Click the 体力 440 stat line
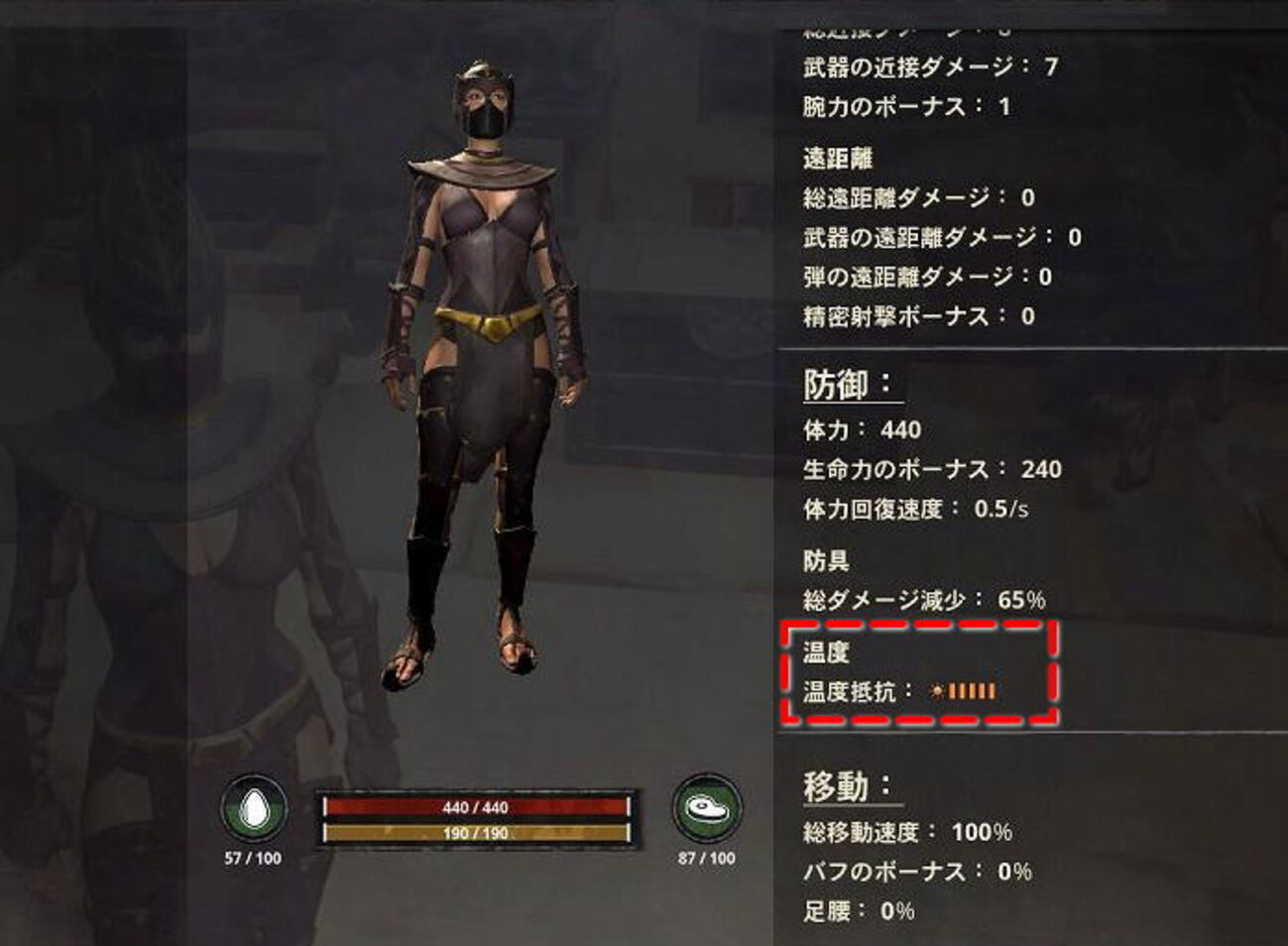The width and height of the screenshot is (1288, 946). click(861, 430)
